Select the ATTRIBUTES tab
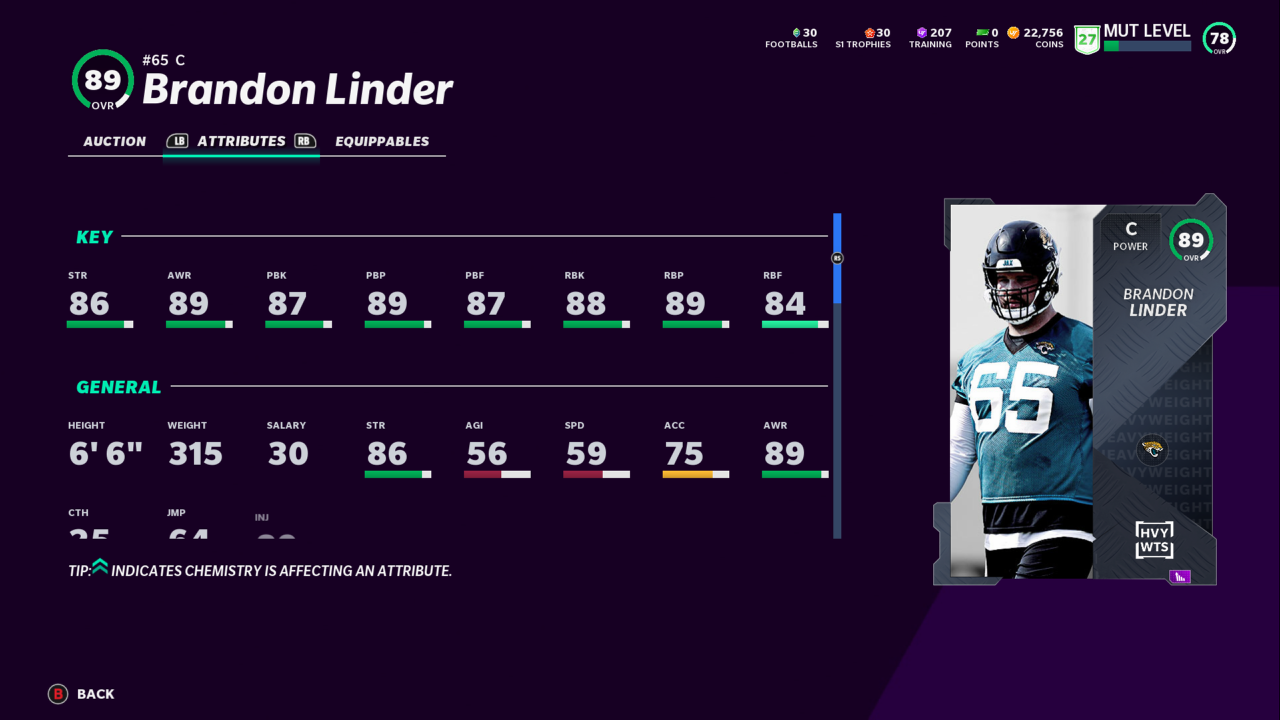The height and width of the screenshot is (720, 1280). coord(240,141)
